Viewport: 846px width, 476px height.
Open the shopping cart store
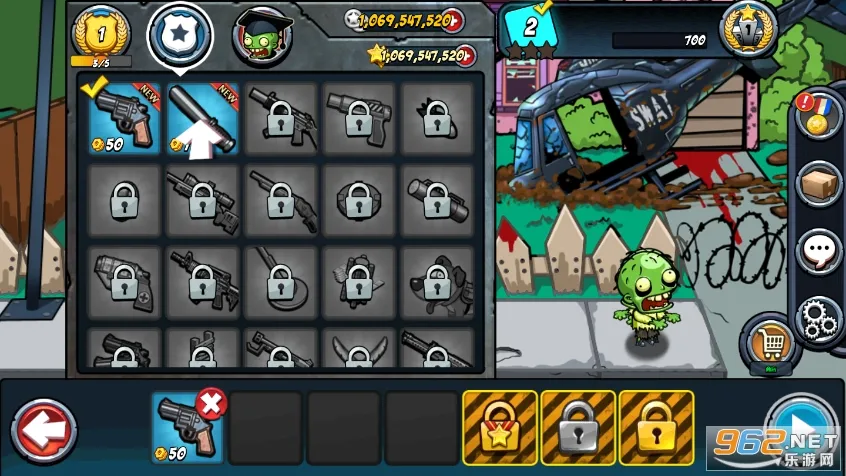(x=767, y=345)
